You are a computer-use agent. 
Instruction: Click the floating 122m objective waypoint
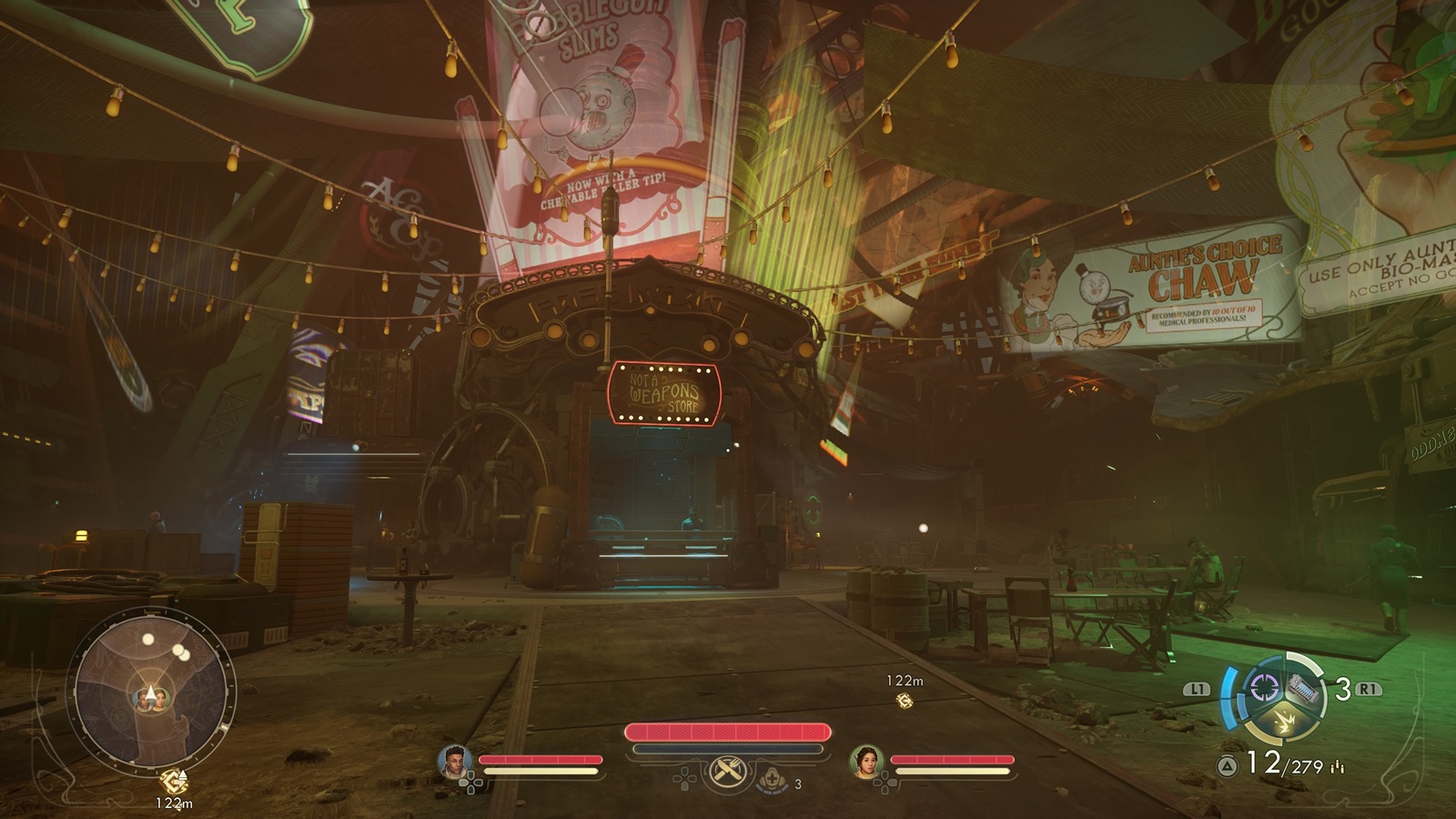coord(905,700)
